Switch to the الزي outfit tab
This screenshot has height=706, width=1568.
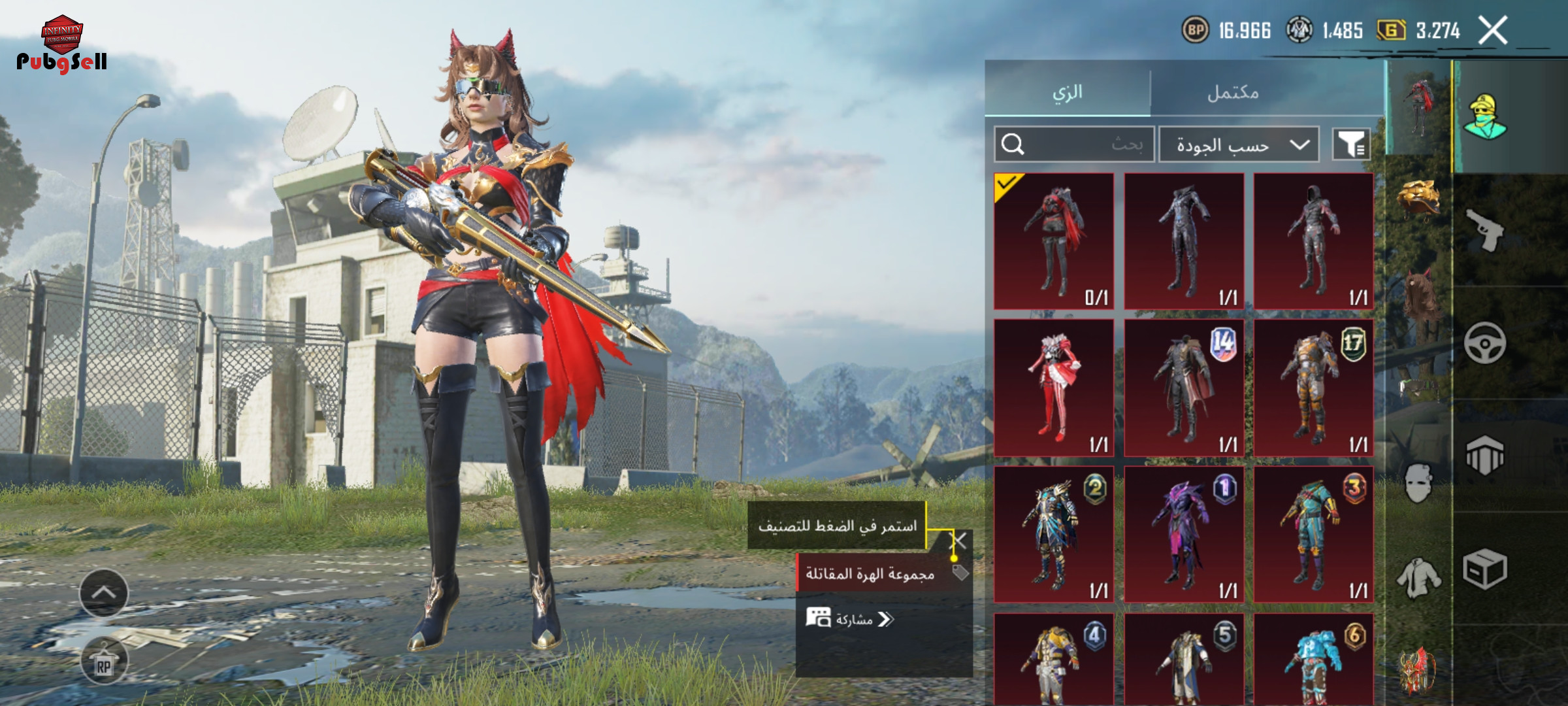1068,92
